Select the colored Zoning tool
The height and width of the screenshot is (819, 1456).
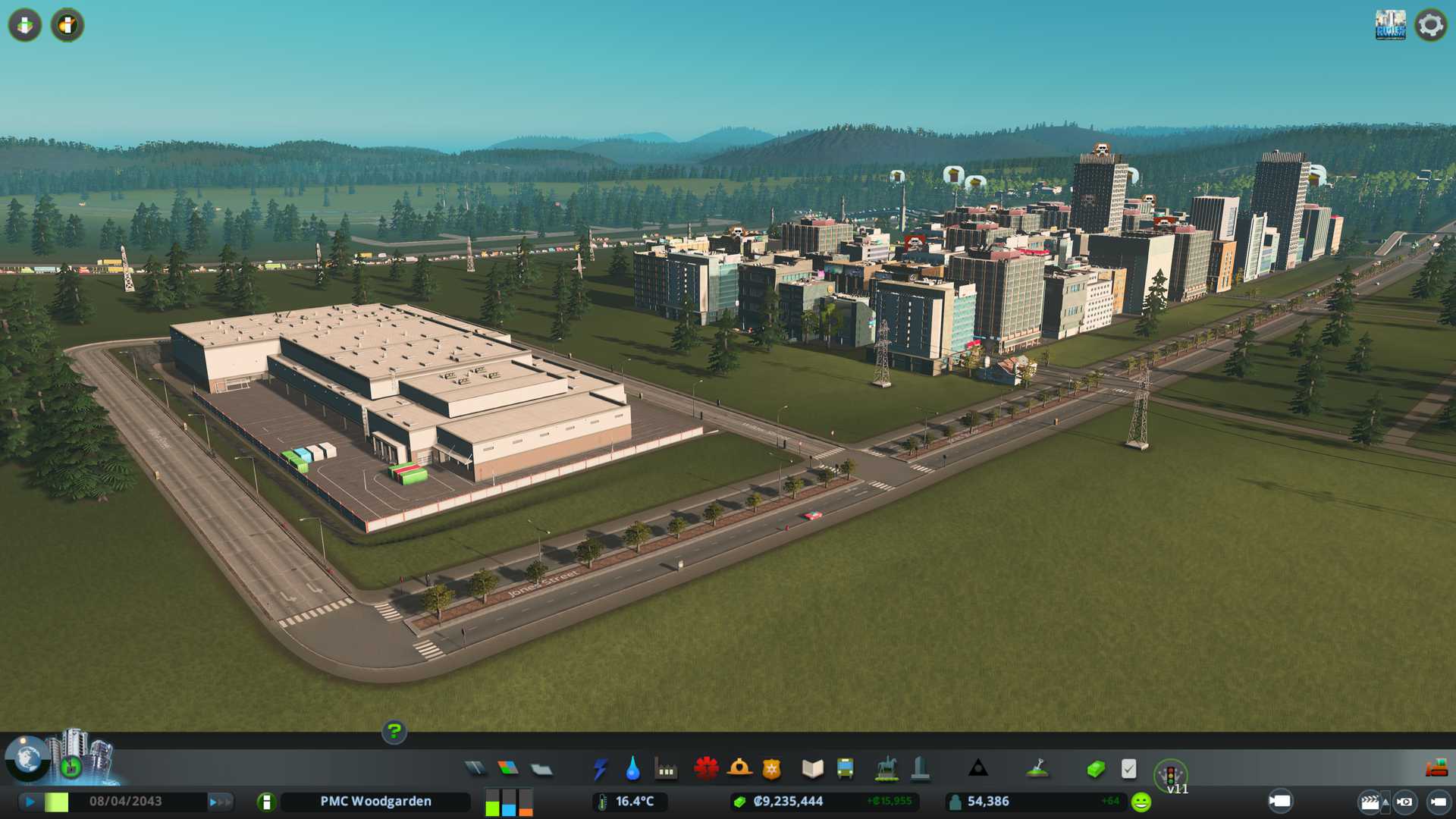[508, 769]
